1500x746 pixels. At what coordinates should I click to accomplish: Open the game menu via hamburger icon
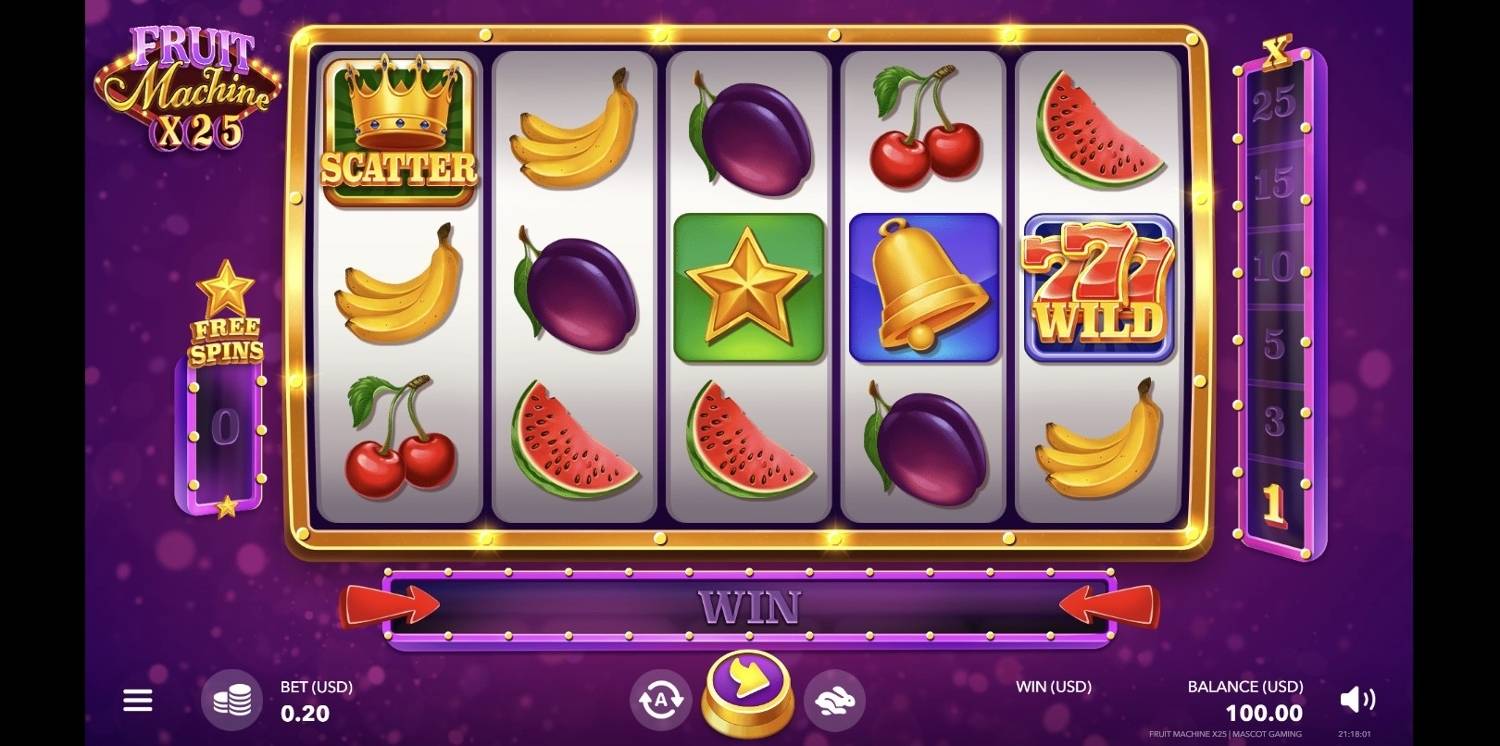(137, 700)
